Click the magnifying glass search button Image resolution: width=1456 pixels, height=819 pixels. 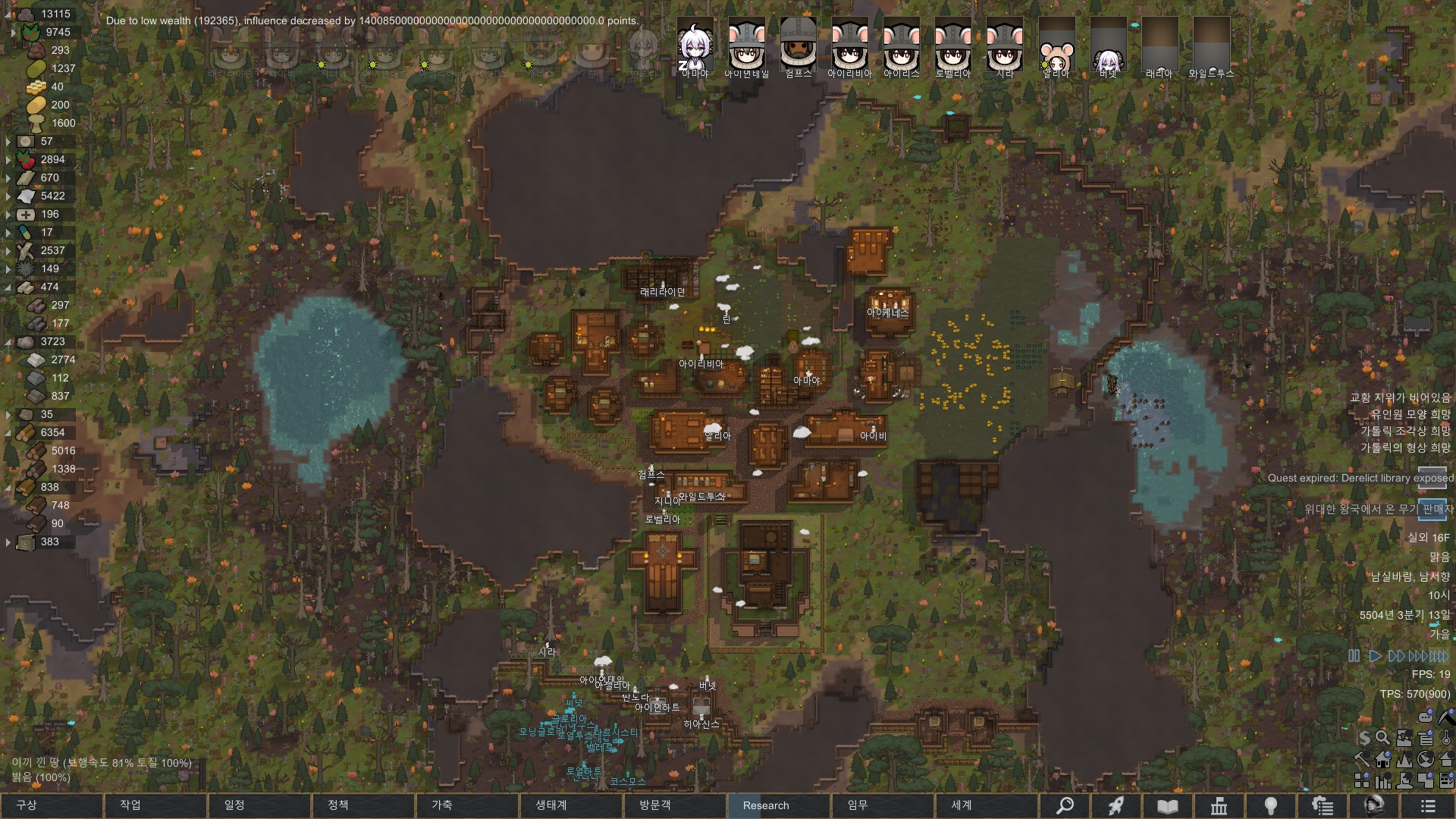coord(1065,805)
